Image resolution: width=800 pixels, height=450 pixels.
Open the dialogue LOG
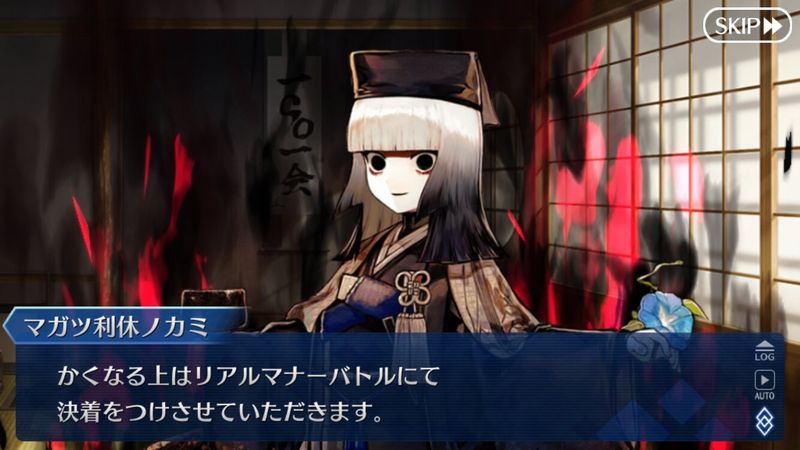[765, 350]
